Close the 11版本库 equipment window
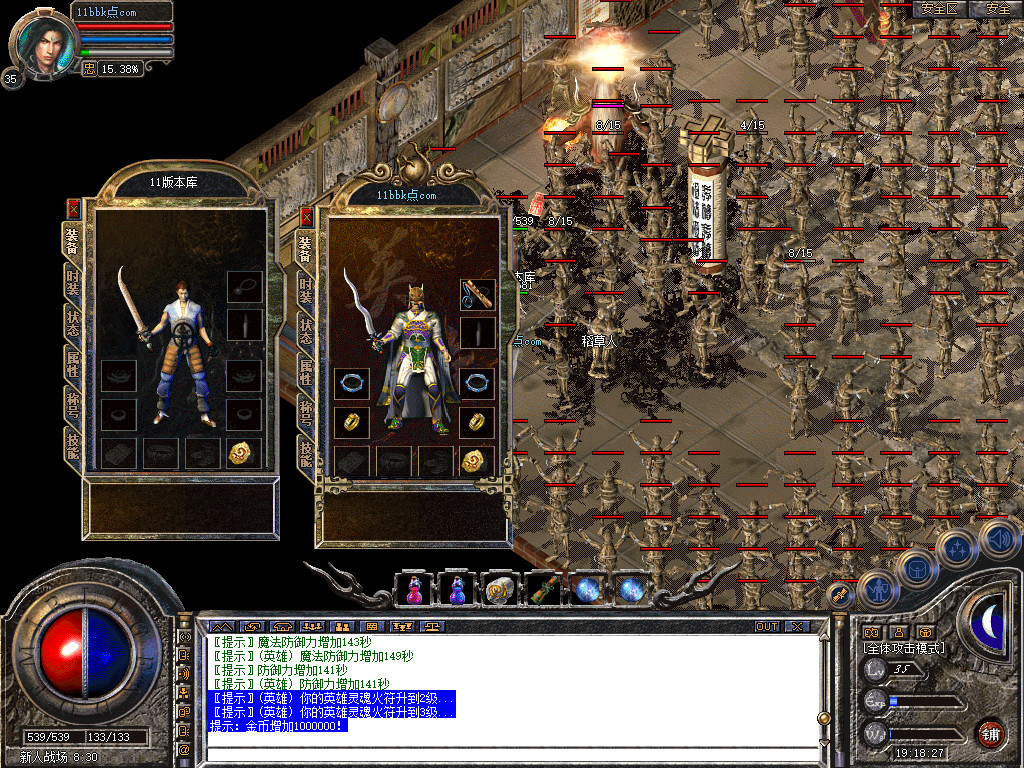The width and height of the screenshot is (1024, 768). click(x=73, y=208)
